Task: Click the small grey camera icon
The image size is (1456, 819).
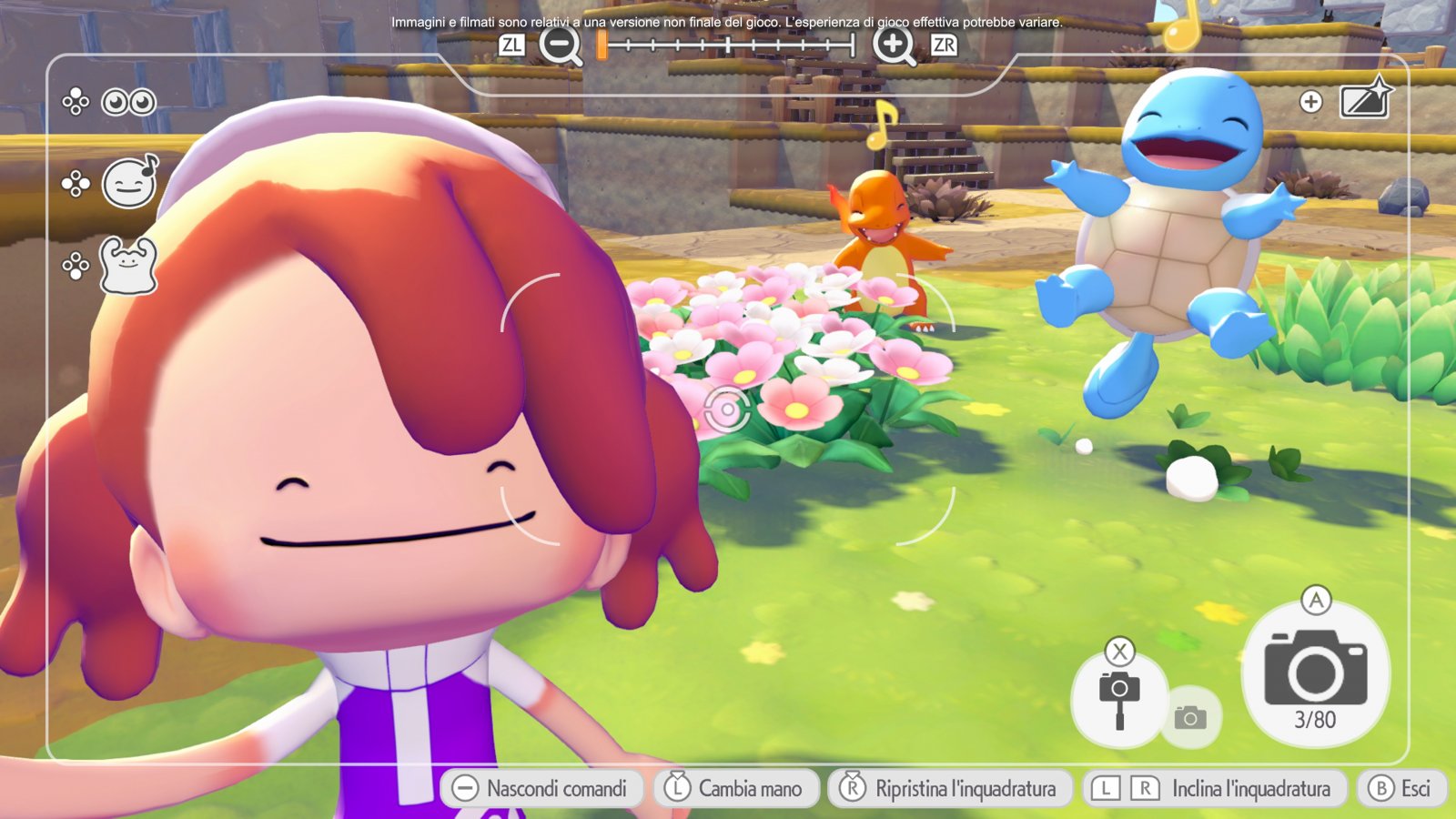Action: point(1193,718)
